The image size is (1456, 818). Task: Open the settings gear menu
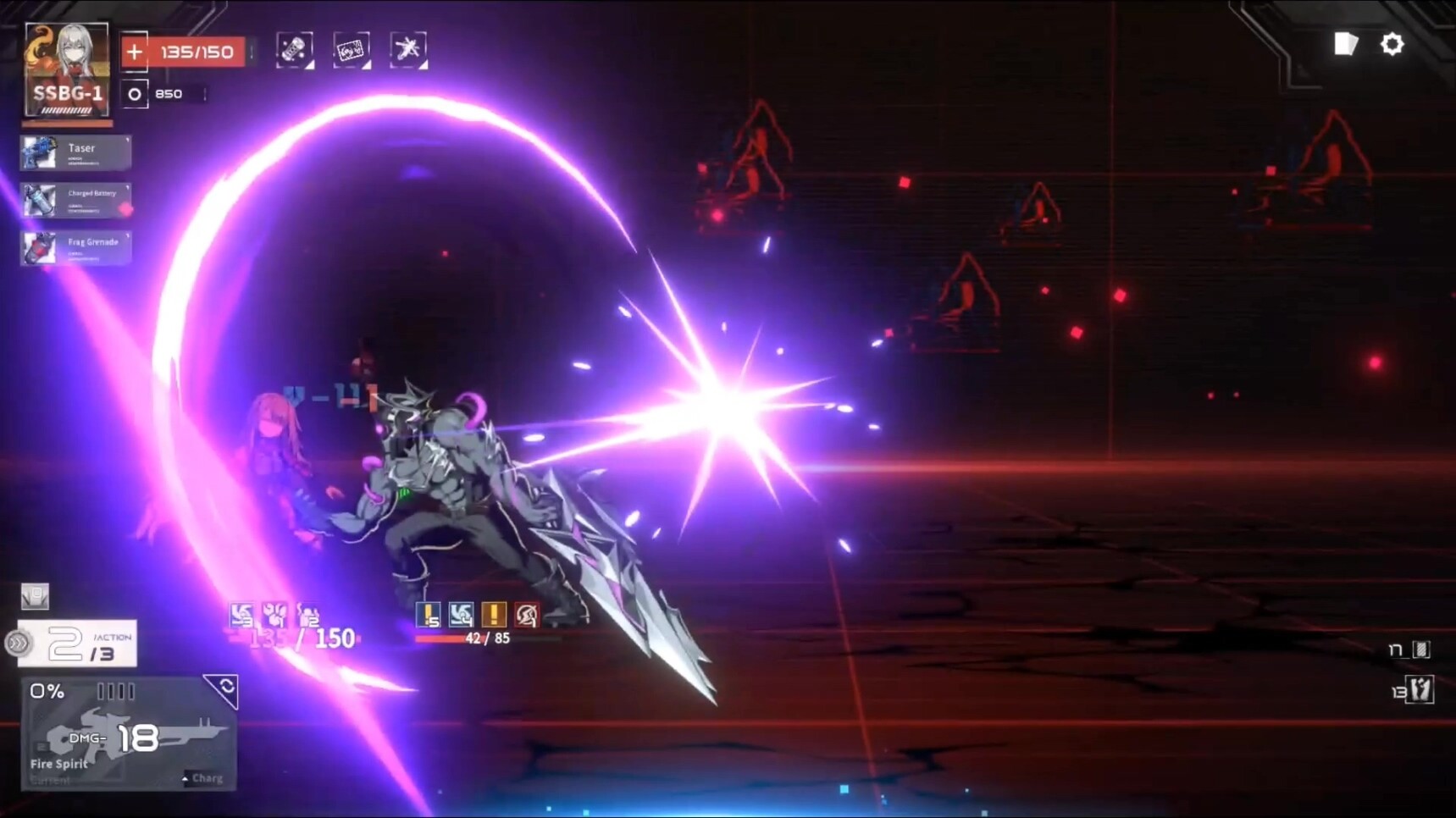coord(1394,45)
